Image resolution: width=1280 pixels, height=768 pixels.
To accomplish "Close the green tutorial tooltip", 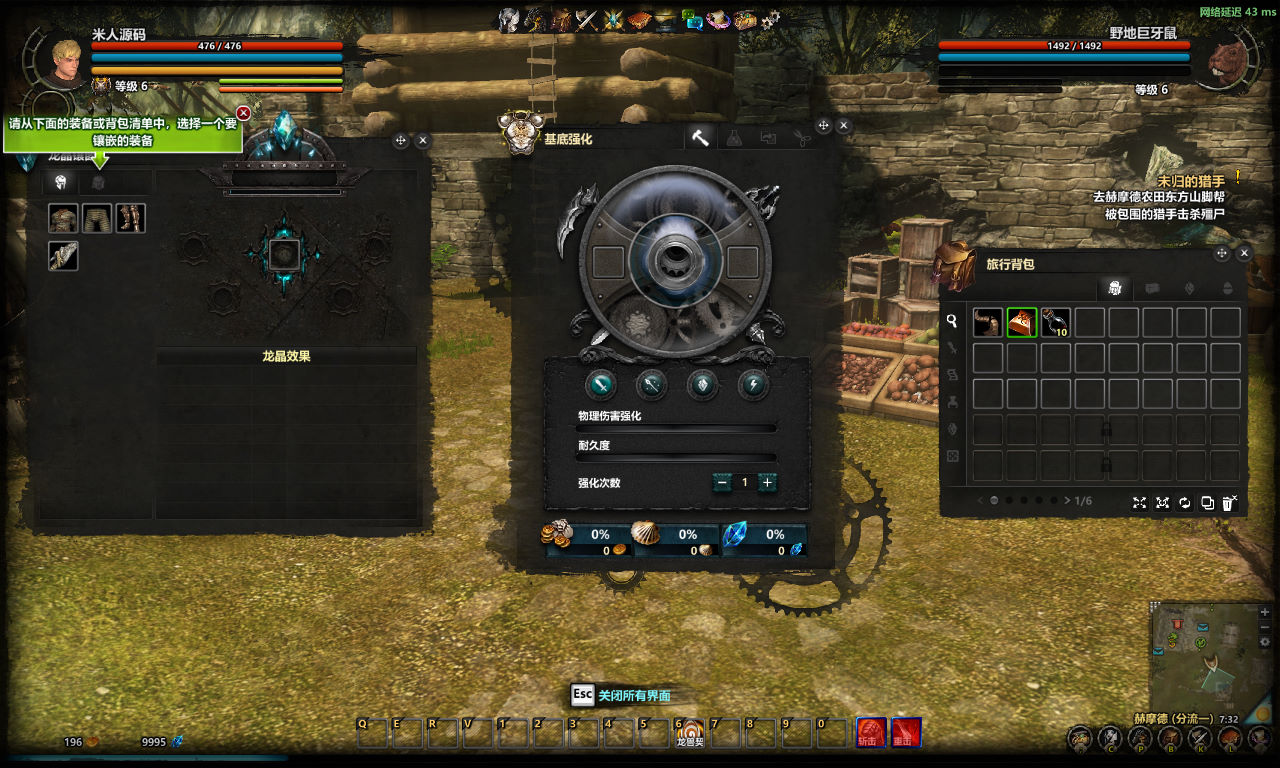I will click(243, 113).
